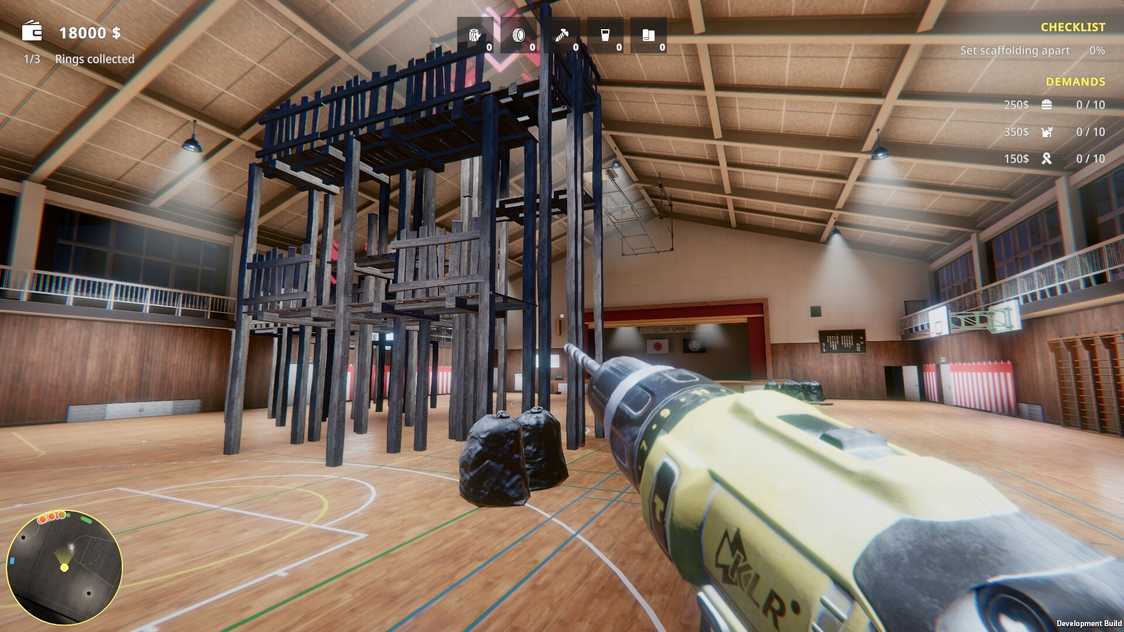Viewport: 1124px width, 632px height.
Task: Select the tire resource slot
Action: click(x=518, y=36)
